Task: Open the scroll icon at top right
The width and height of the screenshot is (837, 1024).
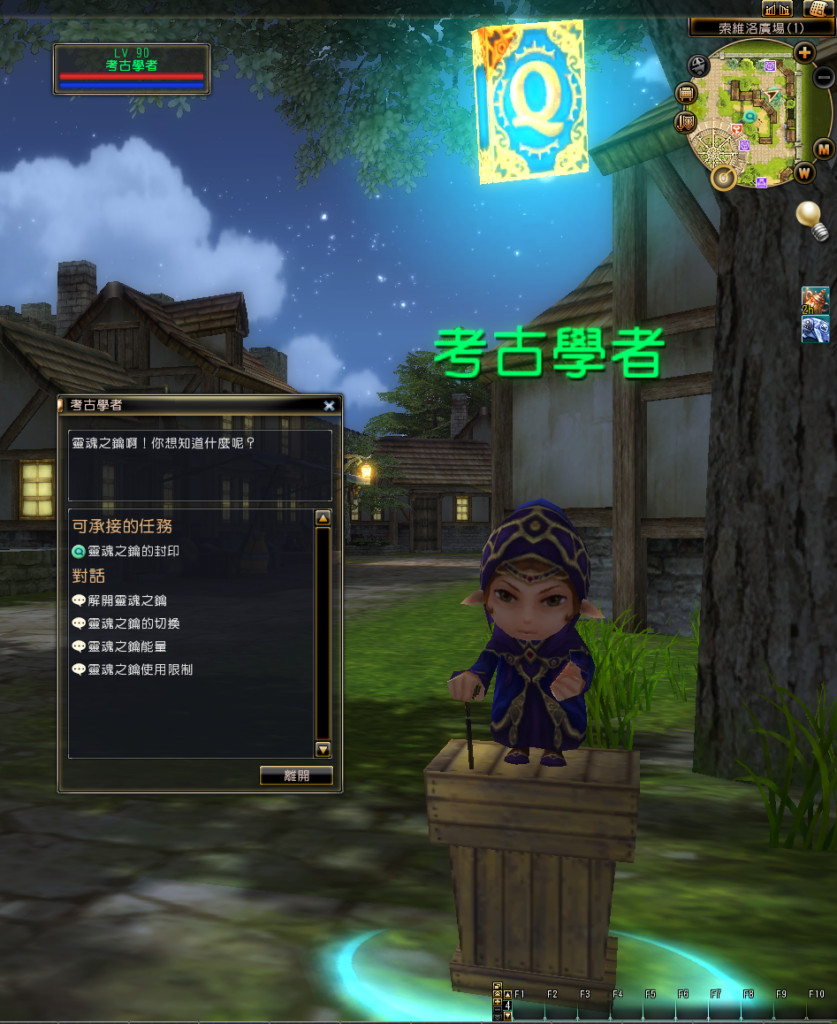Action: point(813,8)
